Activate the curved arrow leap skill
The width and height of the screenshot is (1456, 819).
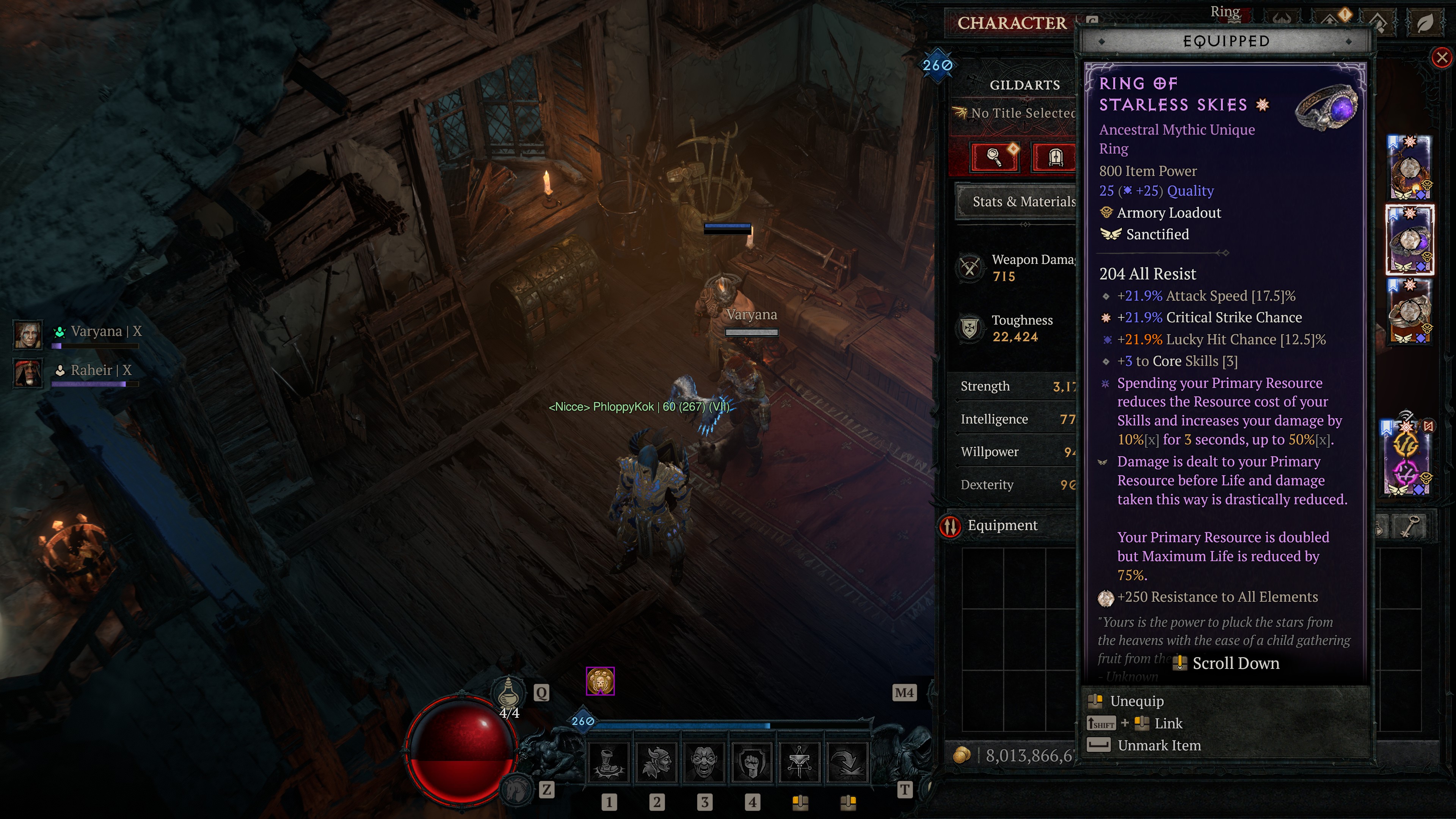pos(847,761)
